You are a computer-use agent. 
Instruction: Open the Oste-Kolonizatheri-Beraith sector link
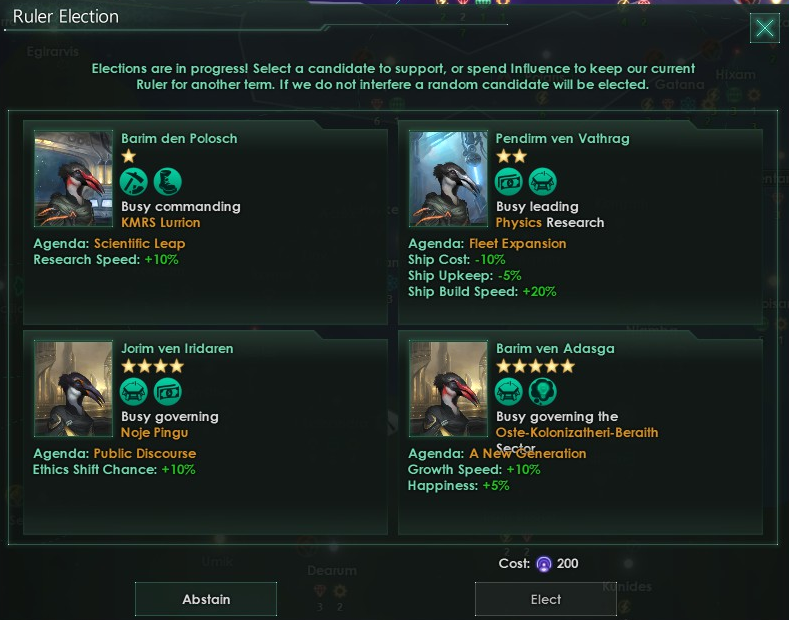coord(577,432)
